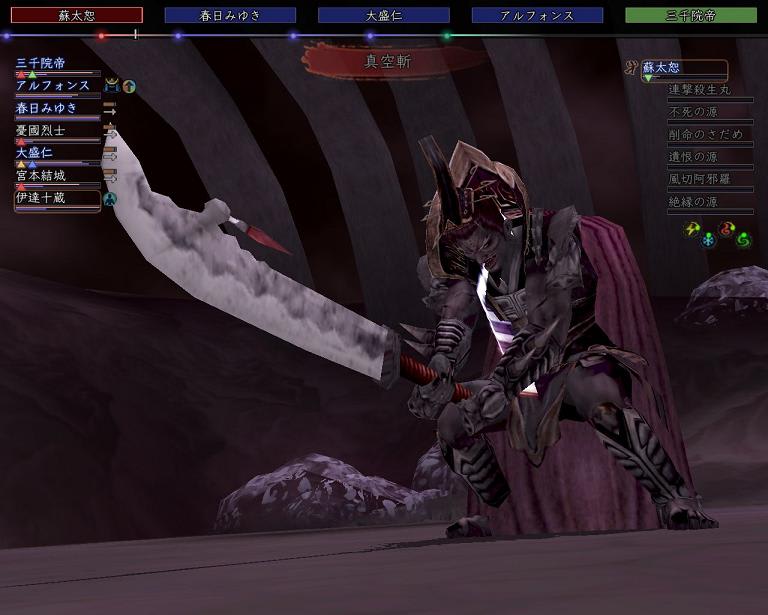Pick 大盛仁 in the party list
Viewport: 768px width, 615px height.
[x=35, y=153]
